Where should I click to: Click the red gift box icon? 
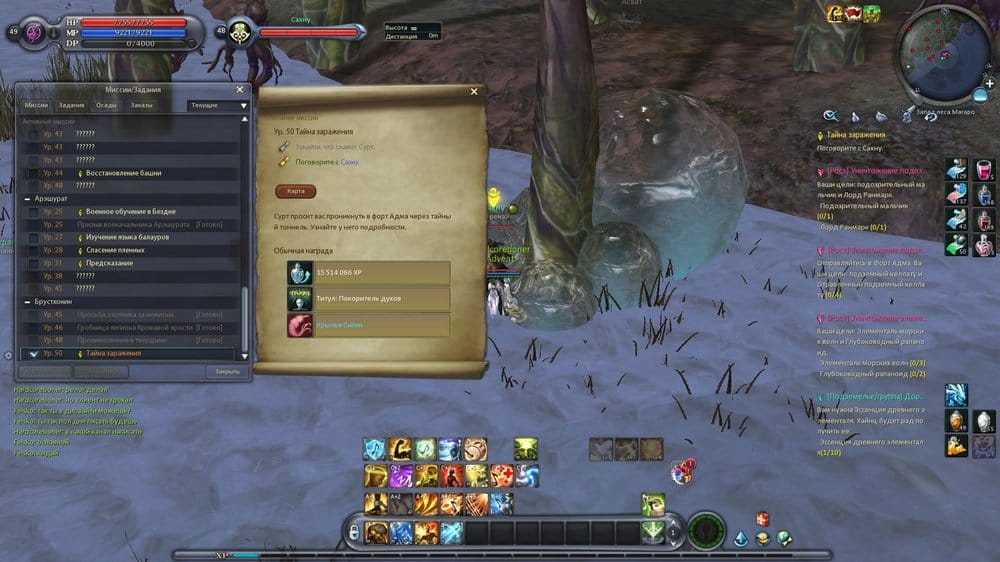(762, 518)
